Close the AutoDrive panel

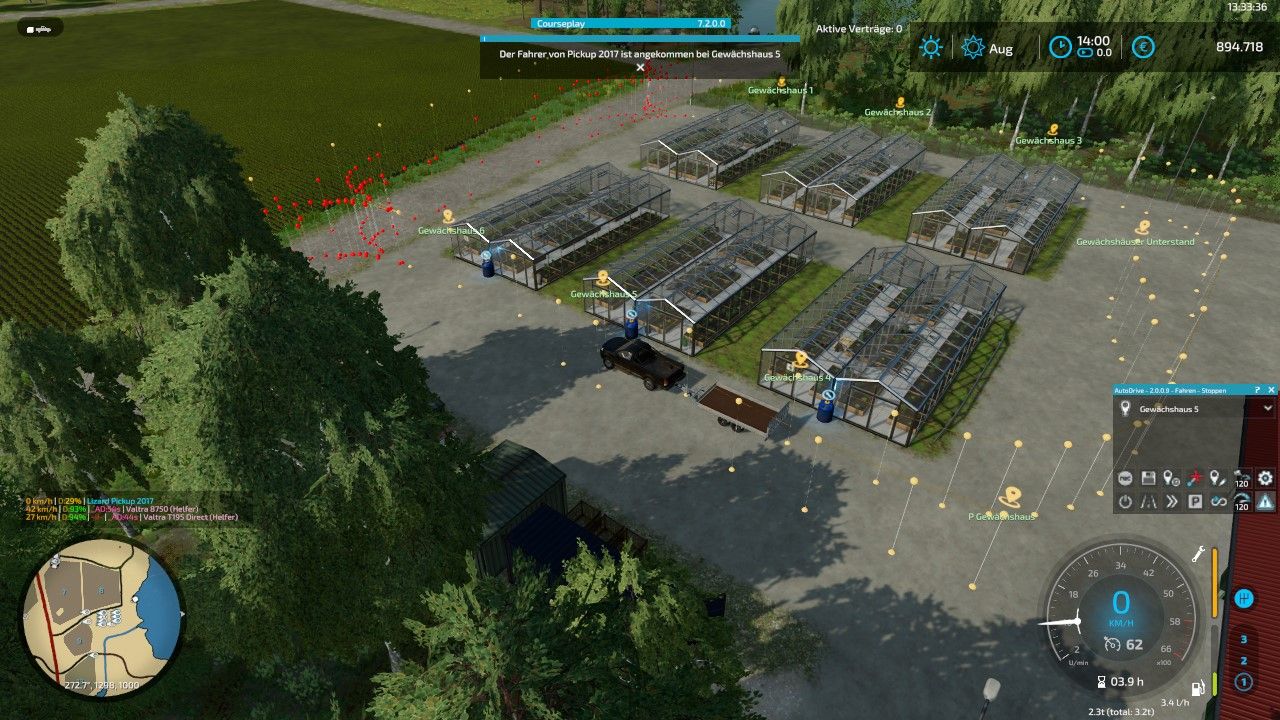1271,390
